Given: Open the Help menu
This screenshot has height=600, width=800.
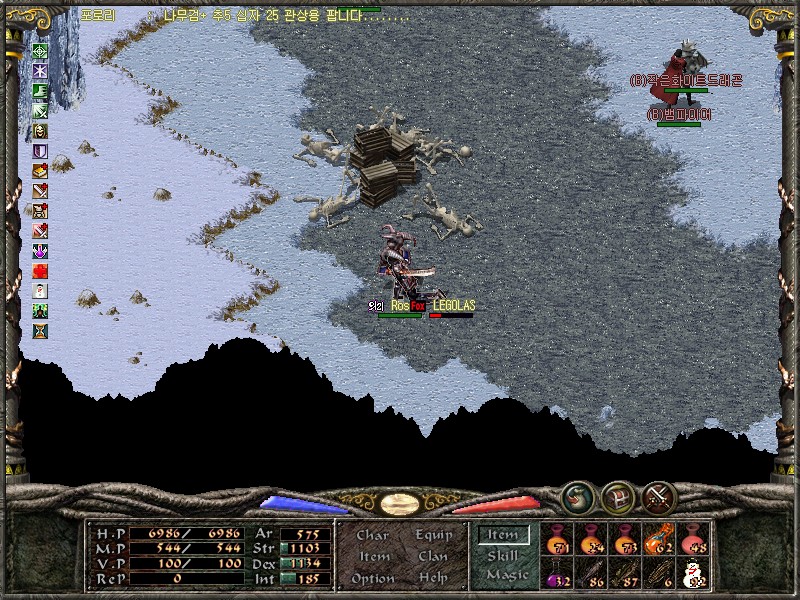Looking at the screenshot, I should click(x=433, y=578).
